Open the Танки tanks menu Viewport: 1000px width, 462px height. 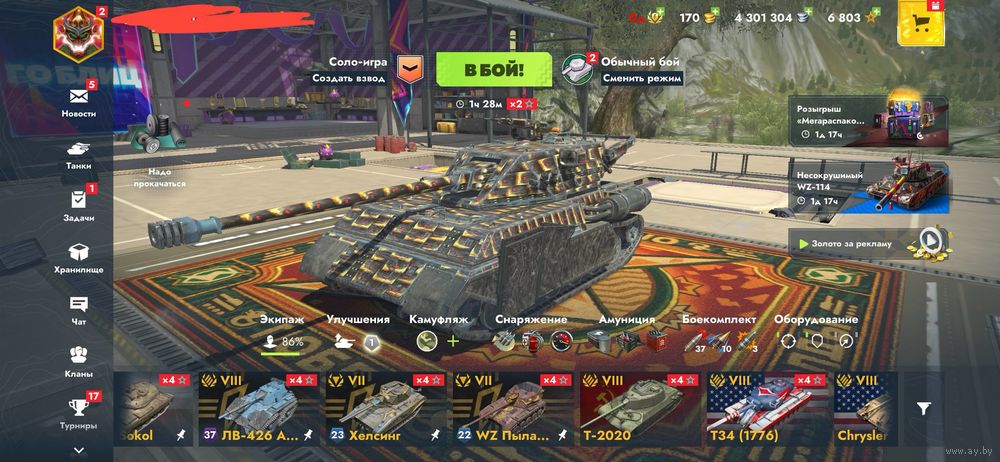tap(79, 151)
